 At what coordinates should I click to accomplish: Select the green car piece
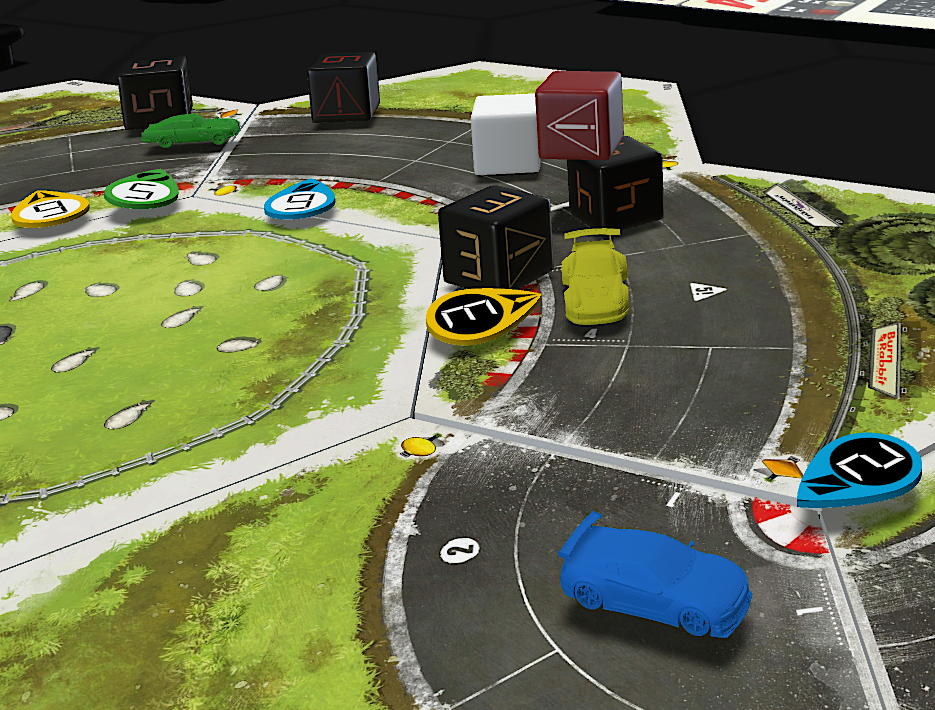click(x=190, y=129)
